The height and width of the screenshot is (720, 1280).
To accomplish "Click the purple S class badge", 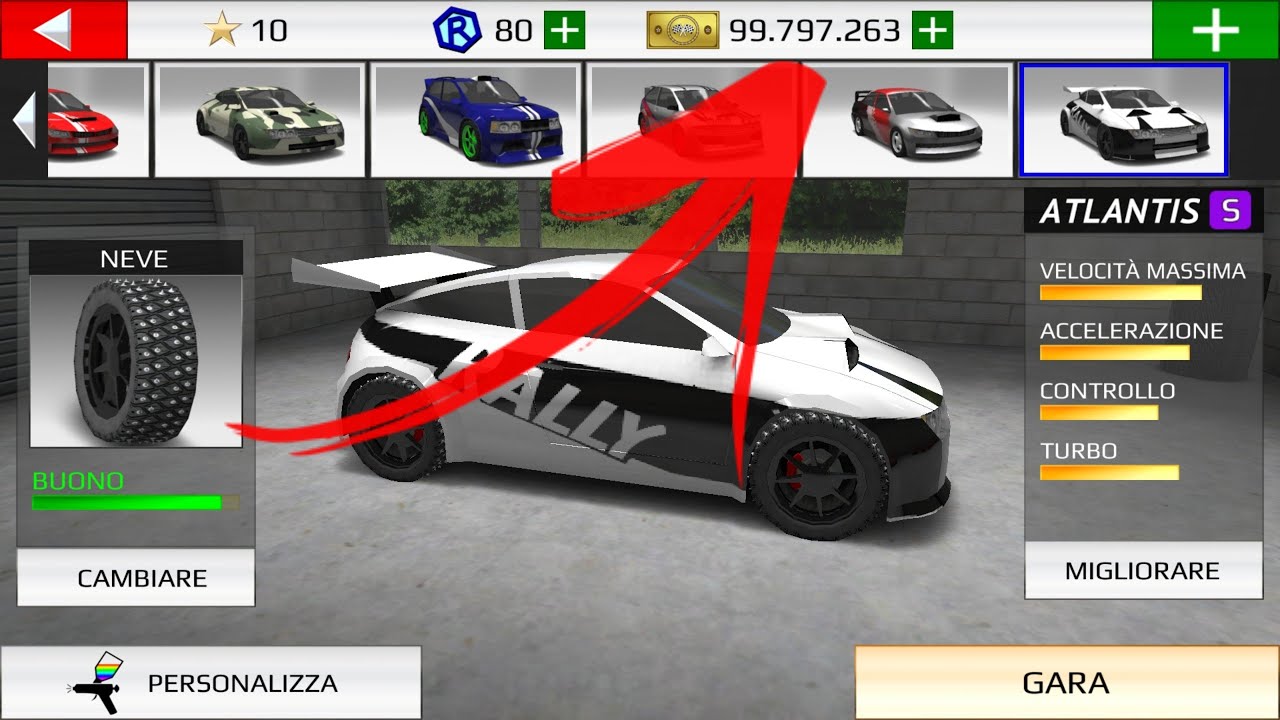I will coord(1232,210).
